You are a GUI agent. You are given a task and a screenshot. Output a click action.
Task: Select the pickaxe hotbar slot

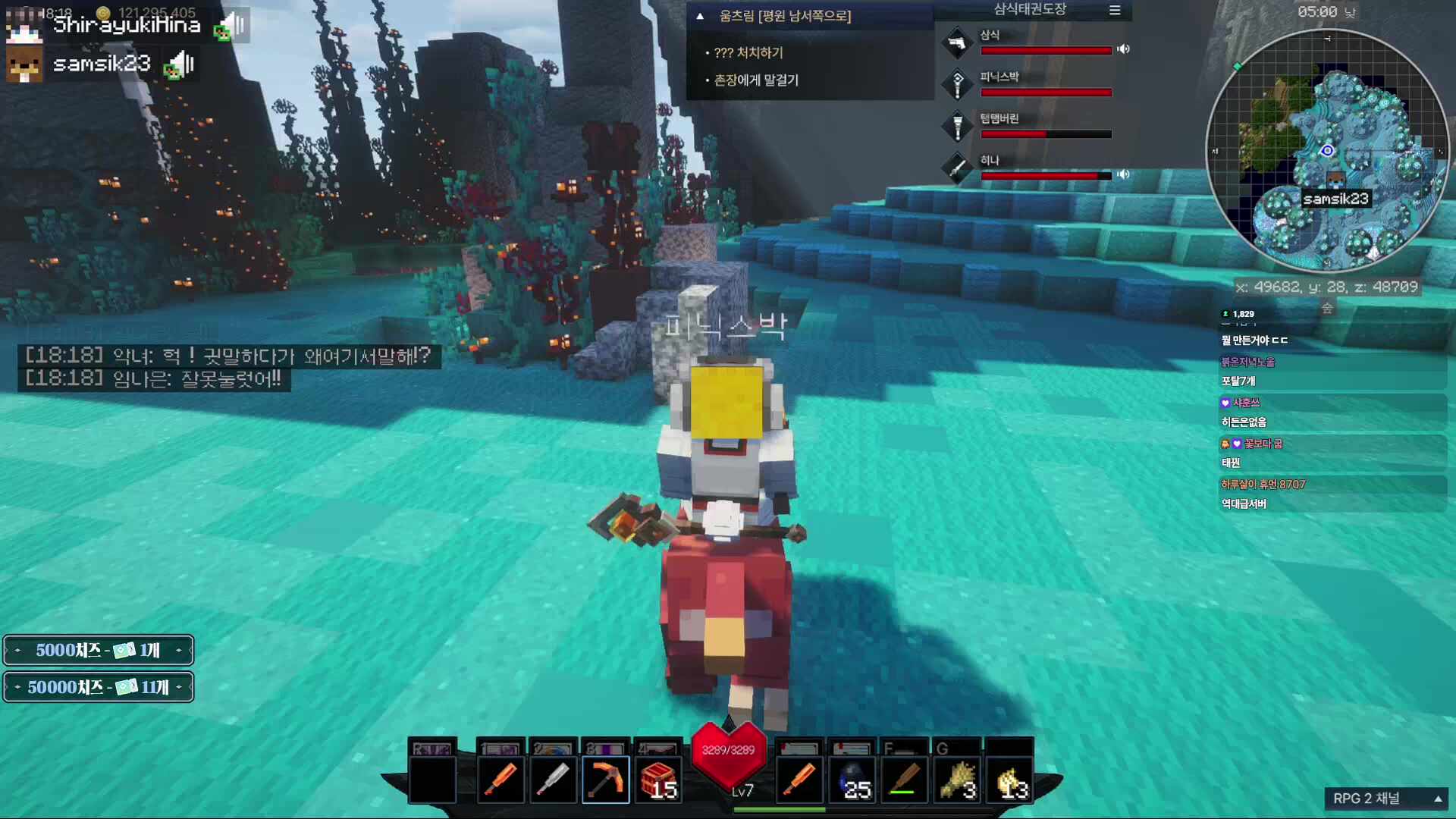click(605, 780)
